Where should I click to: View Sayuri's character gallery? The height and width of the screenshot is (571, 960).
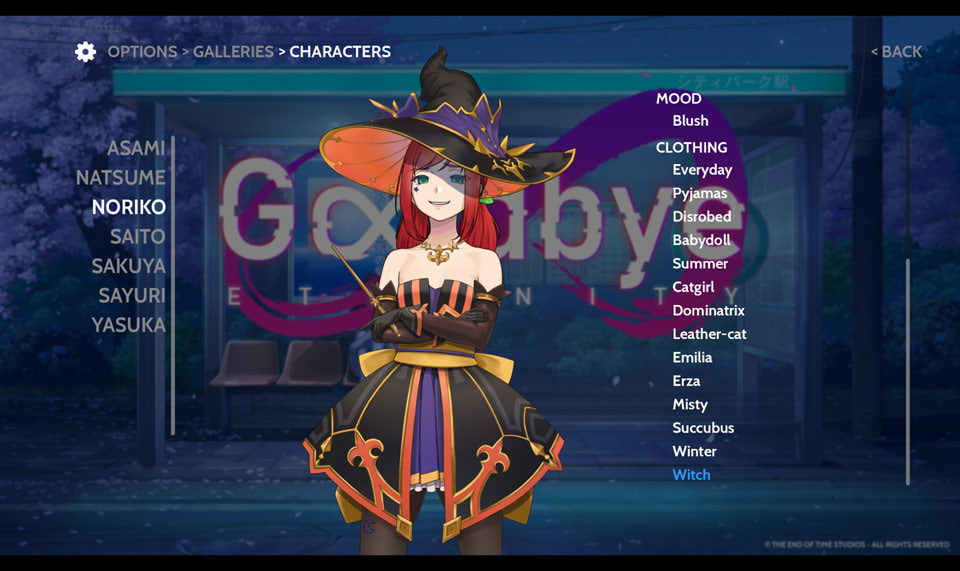point(132,296)
